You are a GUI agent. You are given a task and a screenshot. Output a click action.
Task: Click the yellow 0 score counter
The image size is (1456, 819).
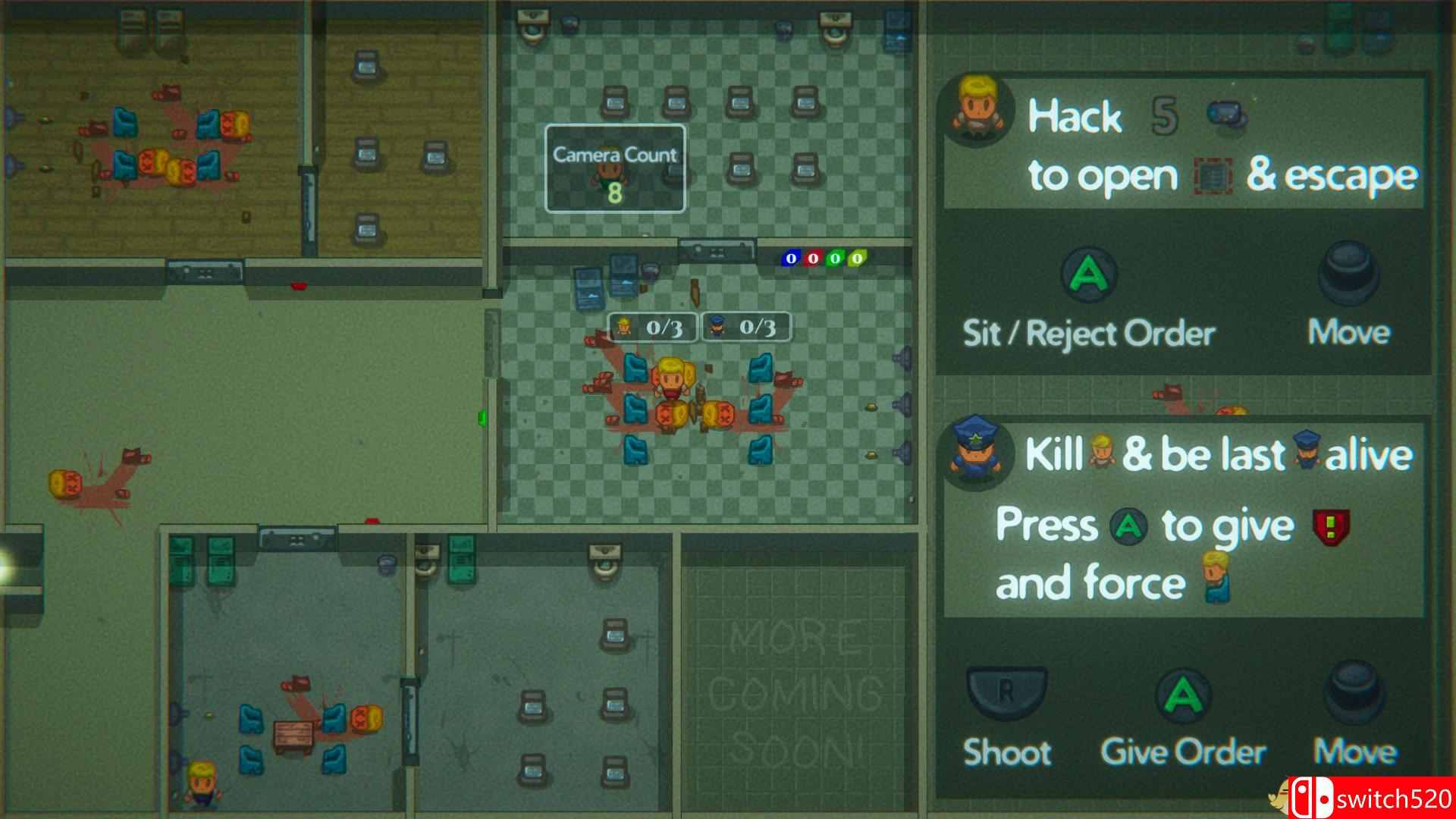[857, 258]
